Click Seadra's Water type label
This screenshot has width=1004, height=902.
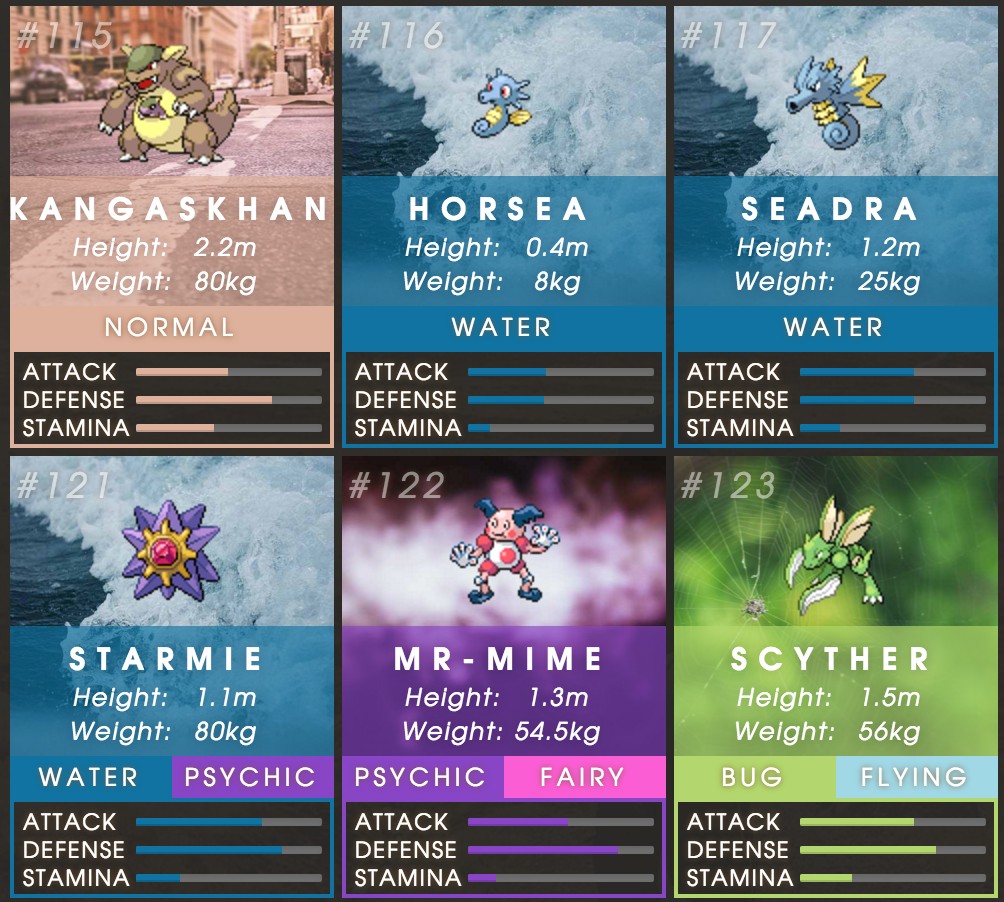click(x=835, y=327)
